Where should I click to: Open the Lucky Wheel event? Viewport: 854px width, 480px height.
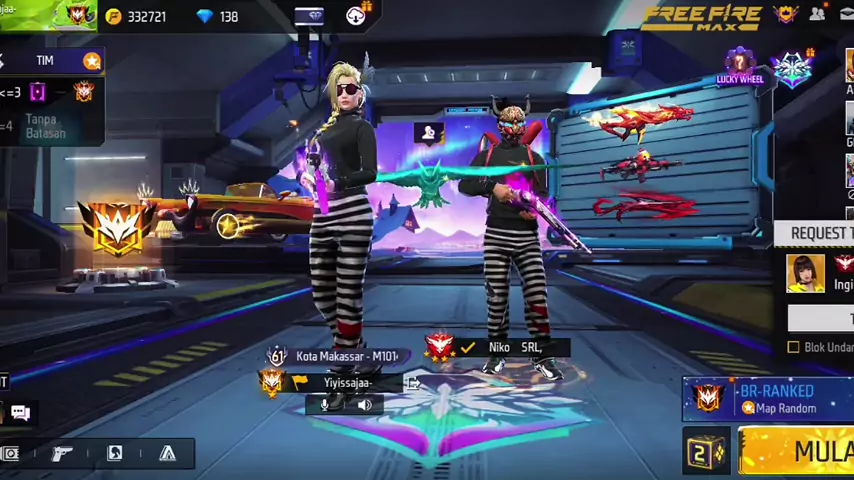(740, 66)
